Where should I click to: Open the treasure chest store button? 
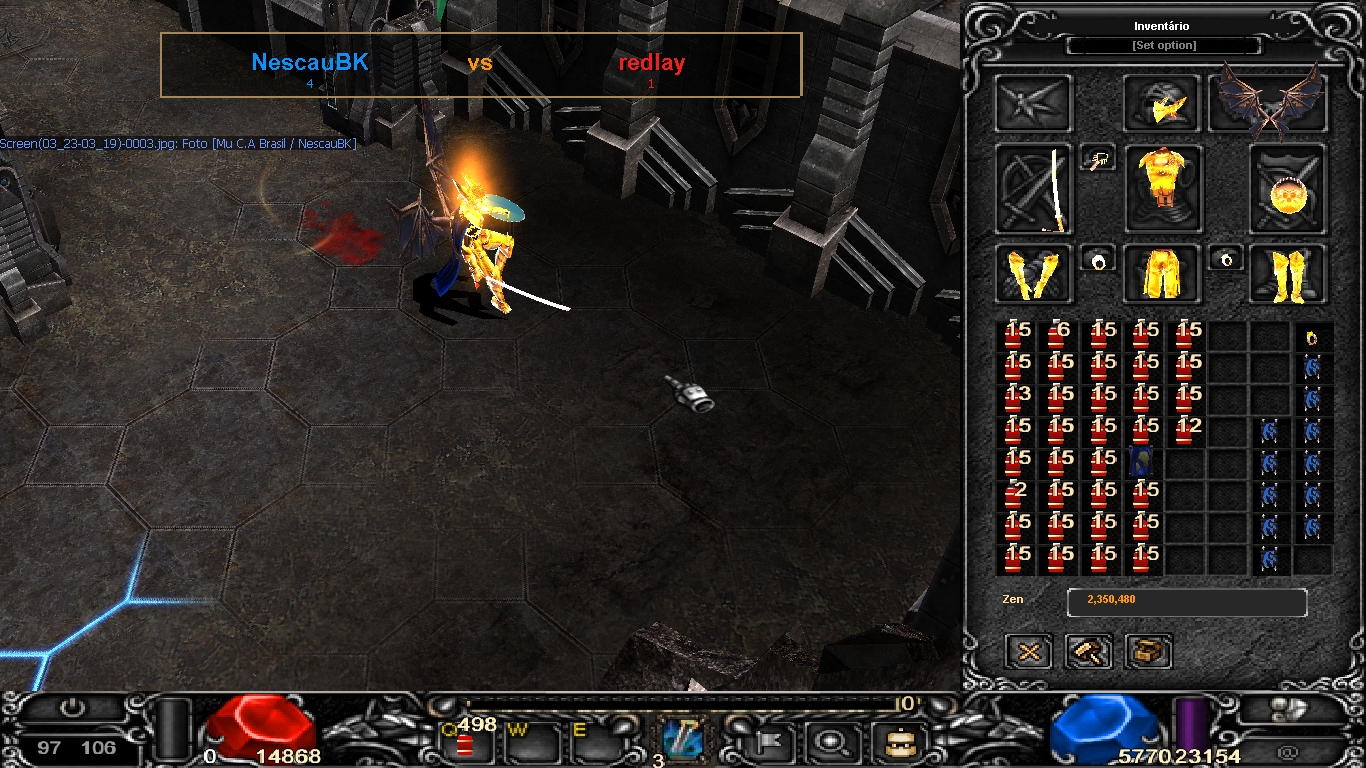tap(1148, 652)
